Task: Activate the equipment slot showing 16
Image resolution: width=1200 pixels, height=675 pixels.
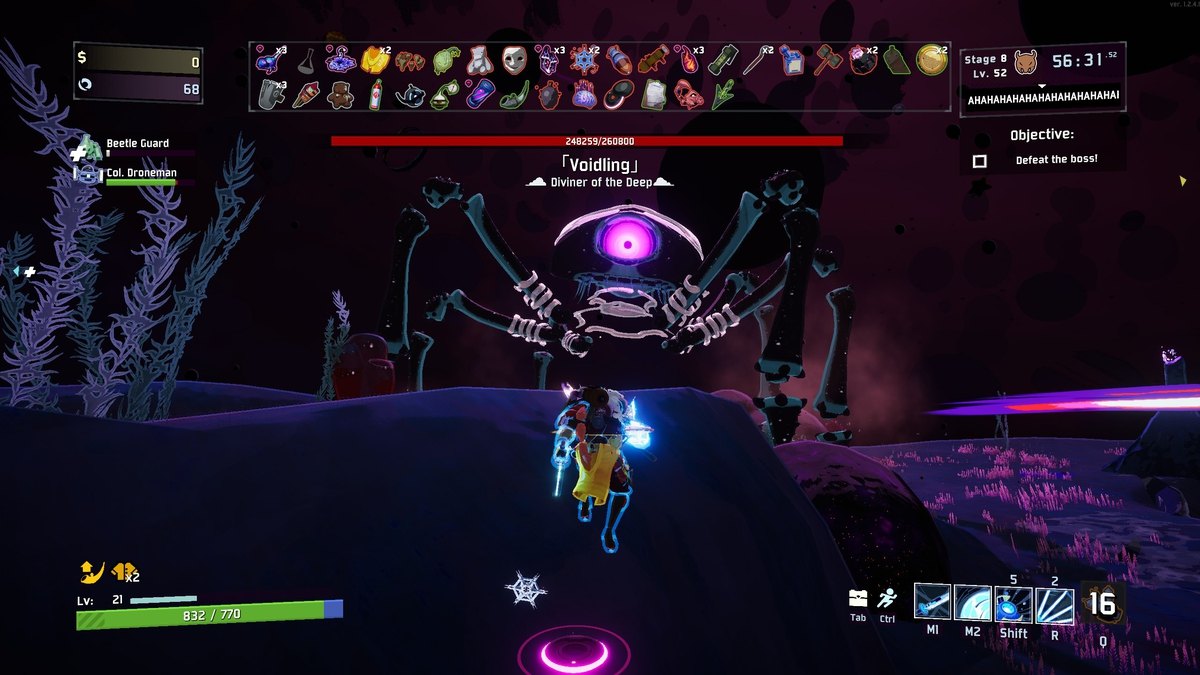Action: point(1102,603)
